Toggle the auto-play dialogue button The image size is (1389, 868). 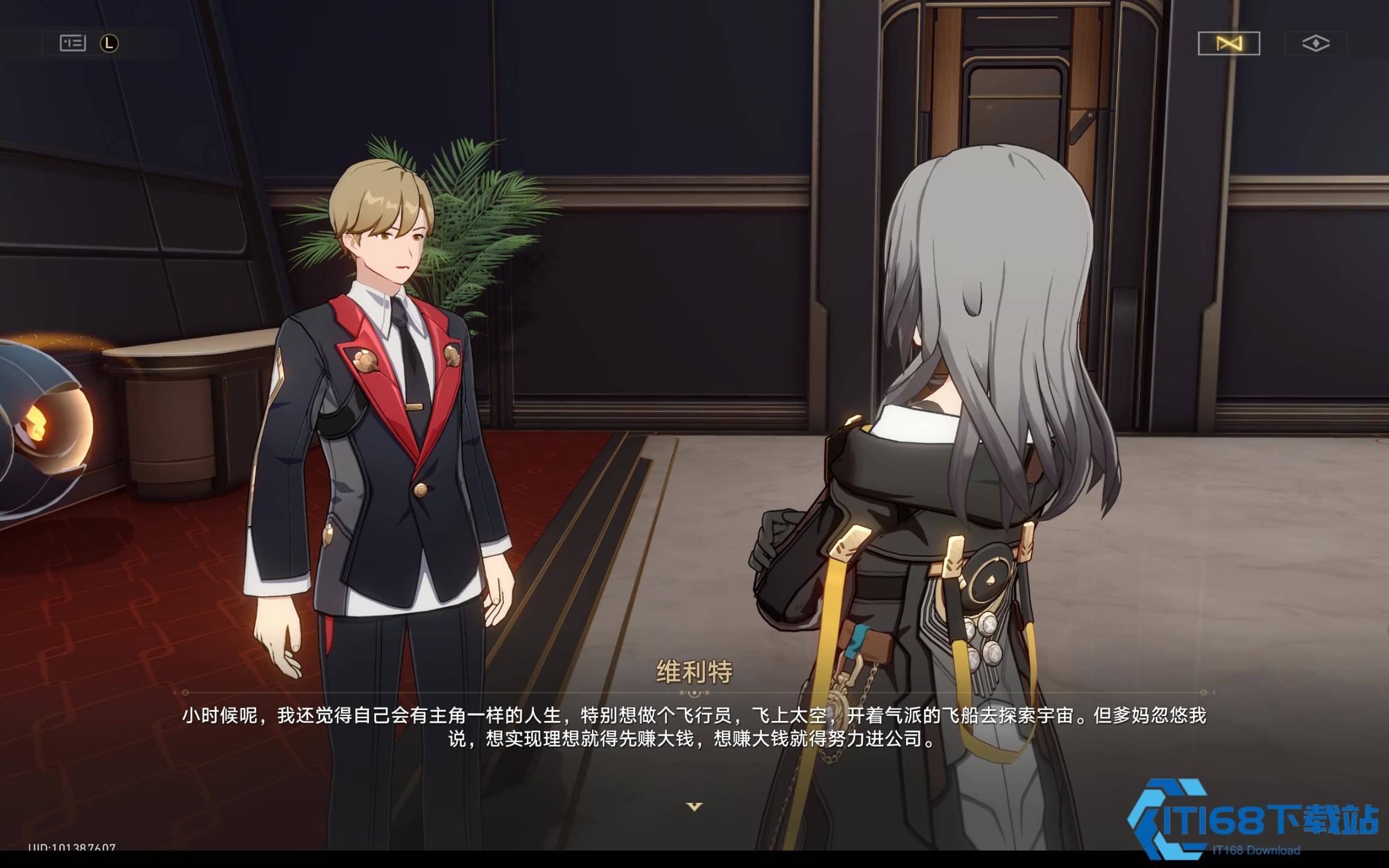click(x=1229, y=43)
